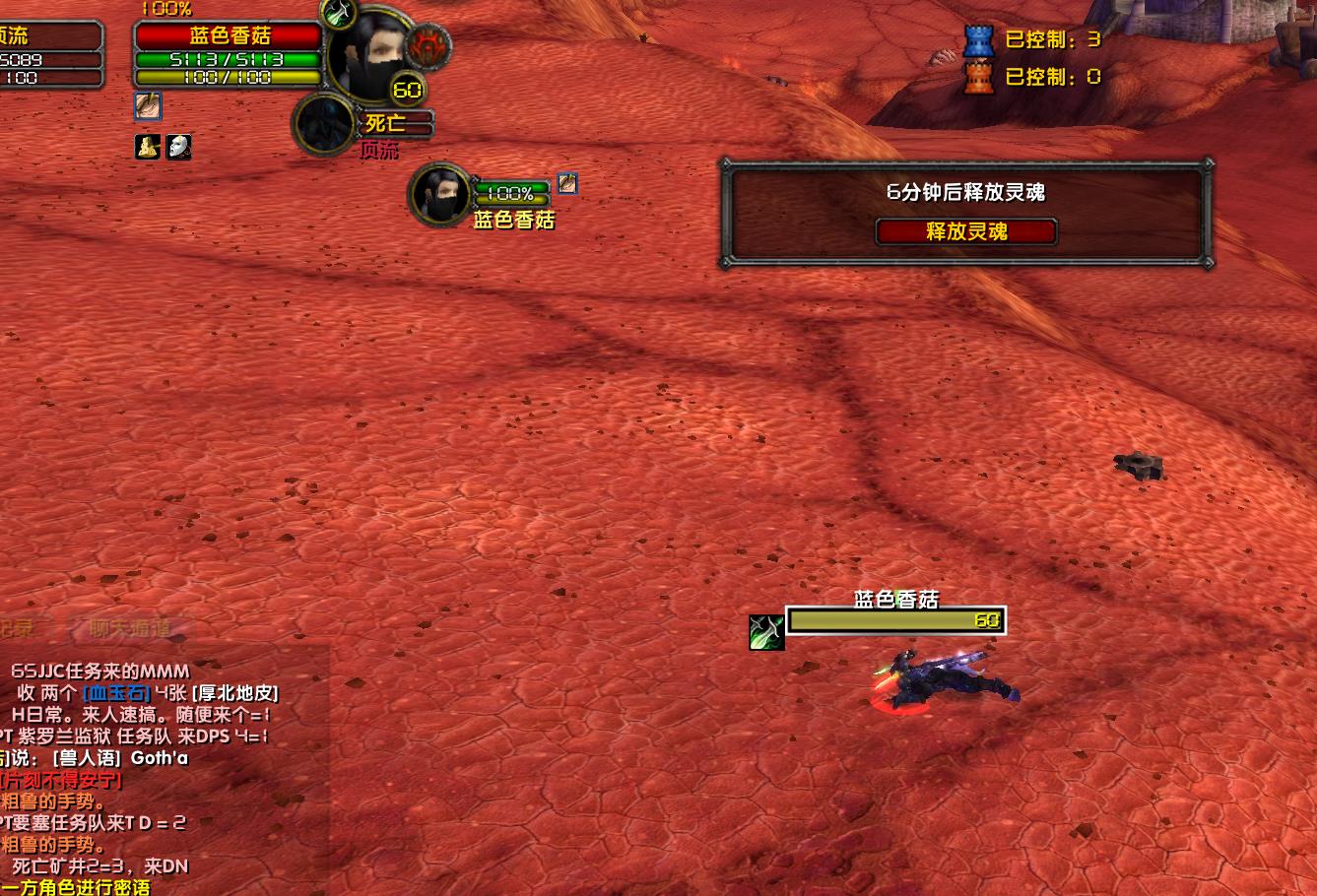Click the yellow cheese-shaped debuff icon
Image resolution: width=1317 pixels, height=896 pixels.
(148, 147)
